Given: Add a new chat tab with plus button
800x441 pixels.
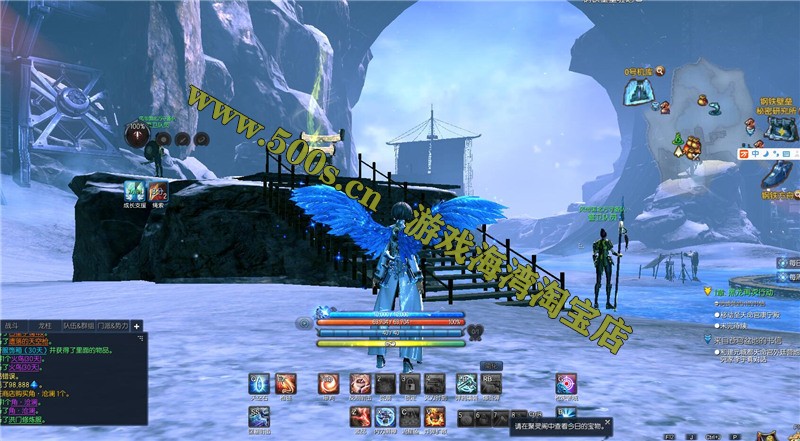Looking at the screenshot, I should (x=137, y=326).
